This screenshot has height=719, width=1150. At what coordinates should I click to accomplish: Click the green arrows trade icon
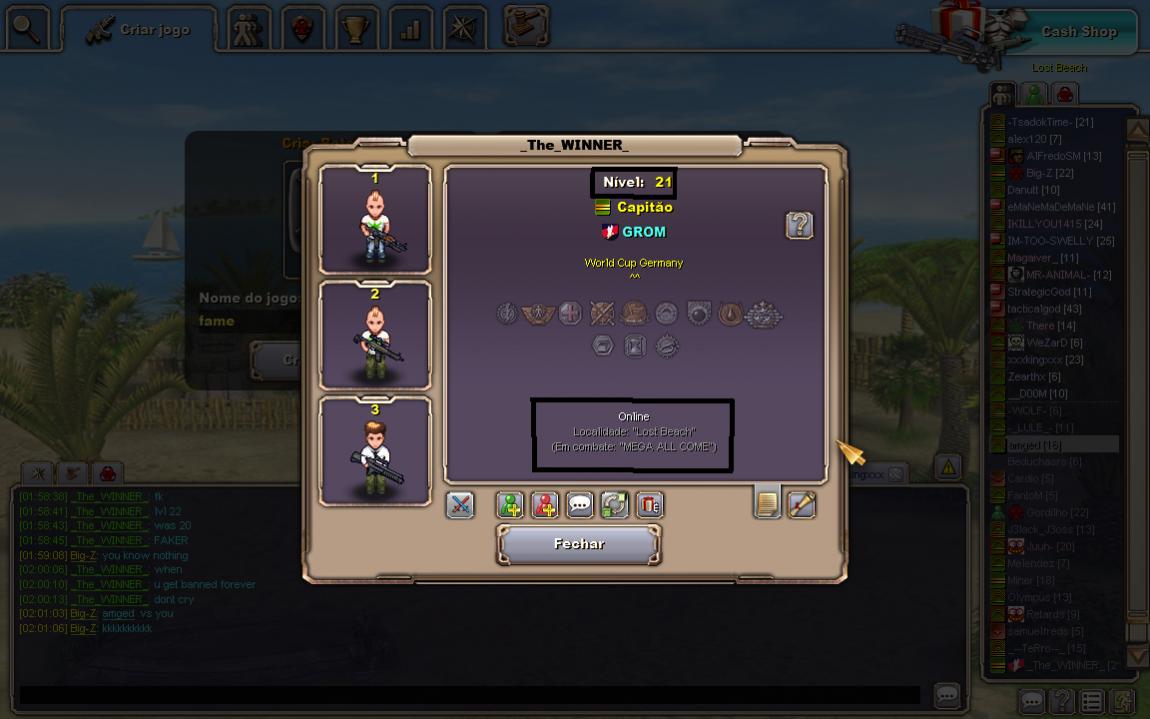(614, 505)
